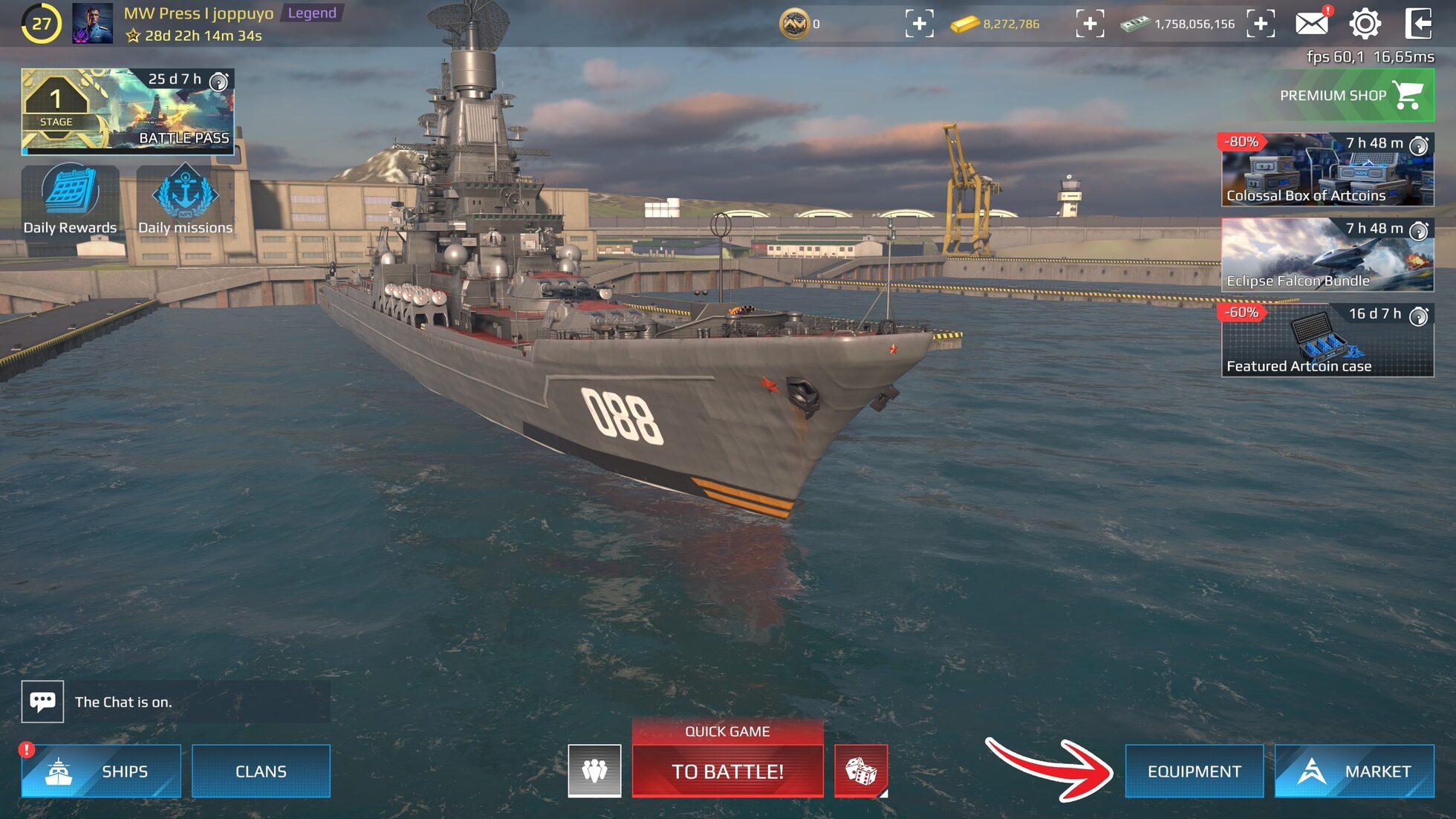The width and height of the screenshot is (1456, 819).
Task: Switch to the Clans tab
Action: tap(261, 771)
